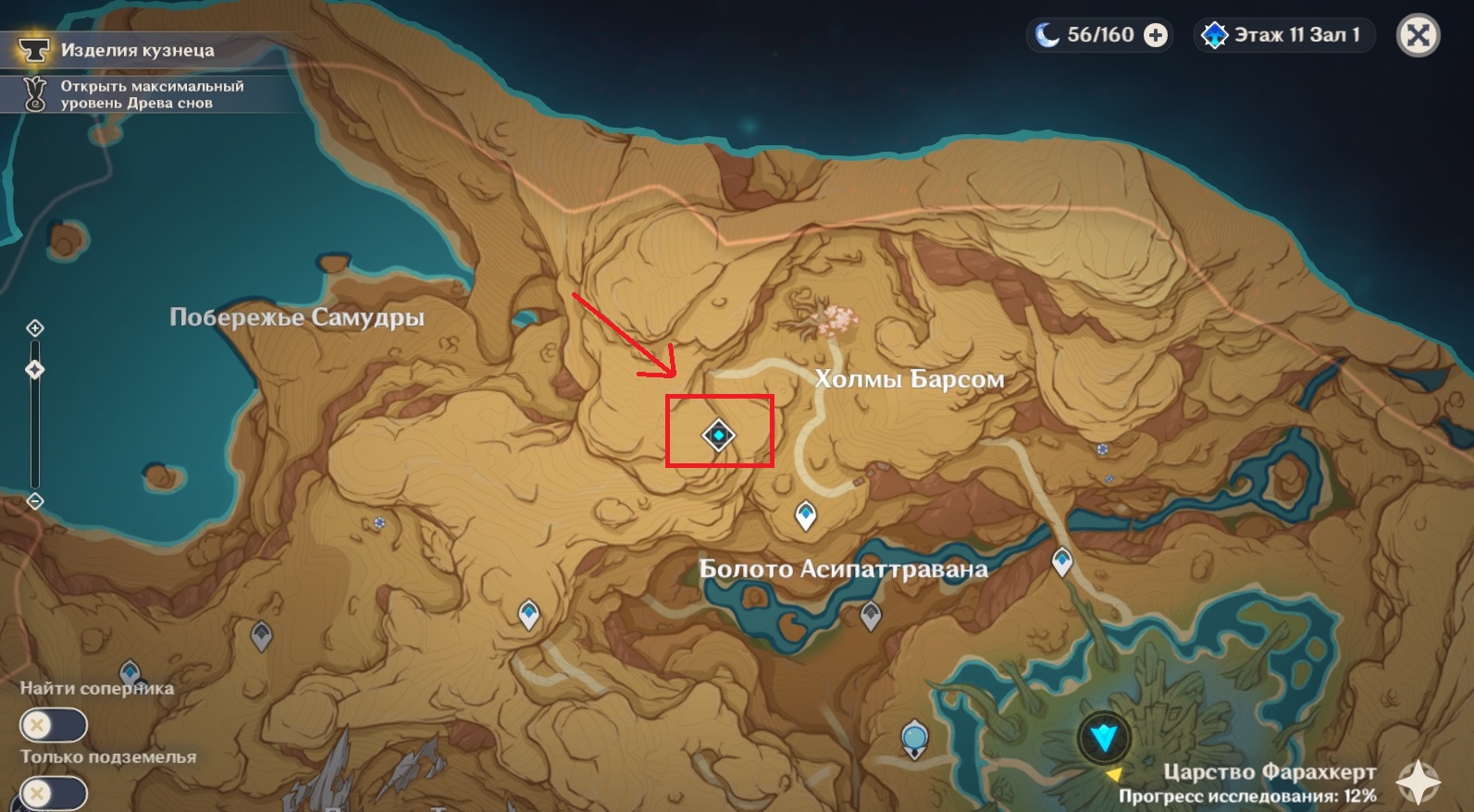Add resin with the plus button
The width and height of the screenshot is (1474, 812).
[x=1156, y=35]
